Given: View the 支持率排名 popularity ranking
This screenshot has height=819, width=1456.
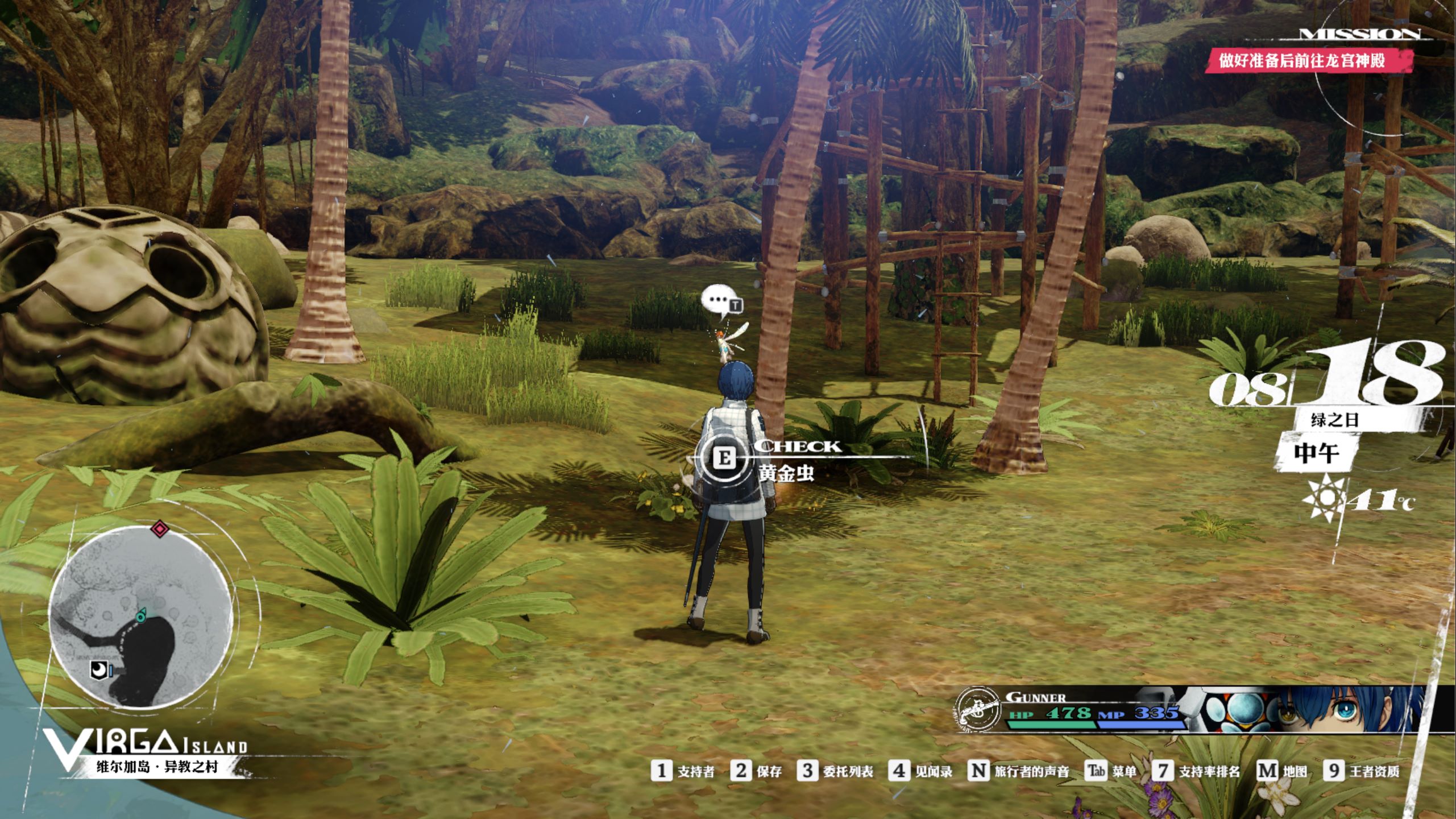Looking at the screenshot, I should (x=1196, y=771).
